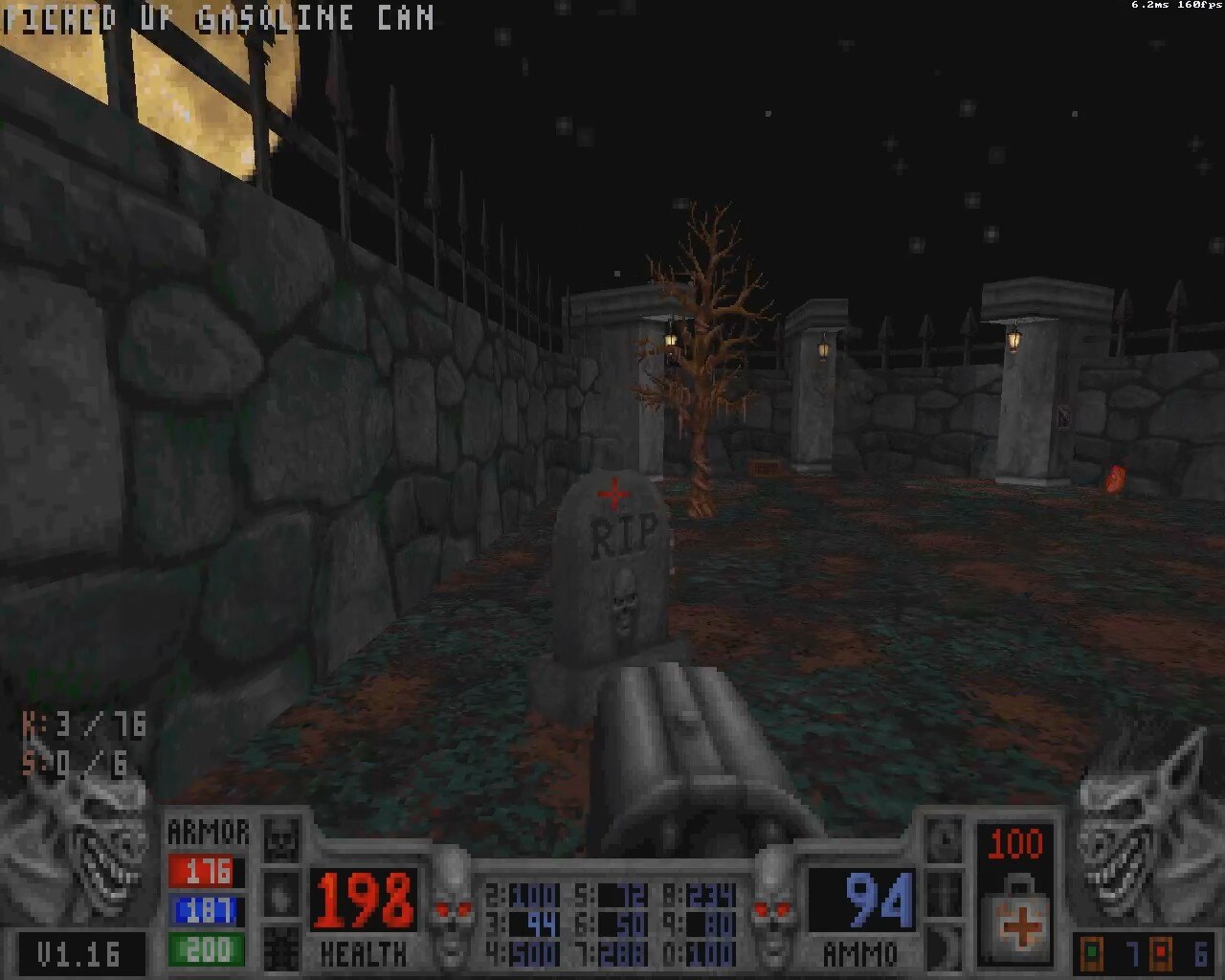Toggle the green key slot indicator
Image resolution: width=1225 pixels, height=980 pixels.
pyautogui.click(x=1092, y=952)
